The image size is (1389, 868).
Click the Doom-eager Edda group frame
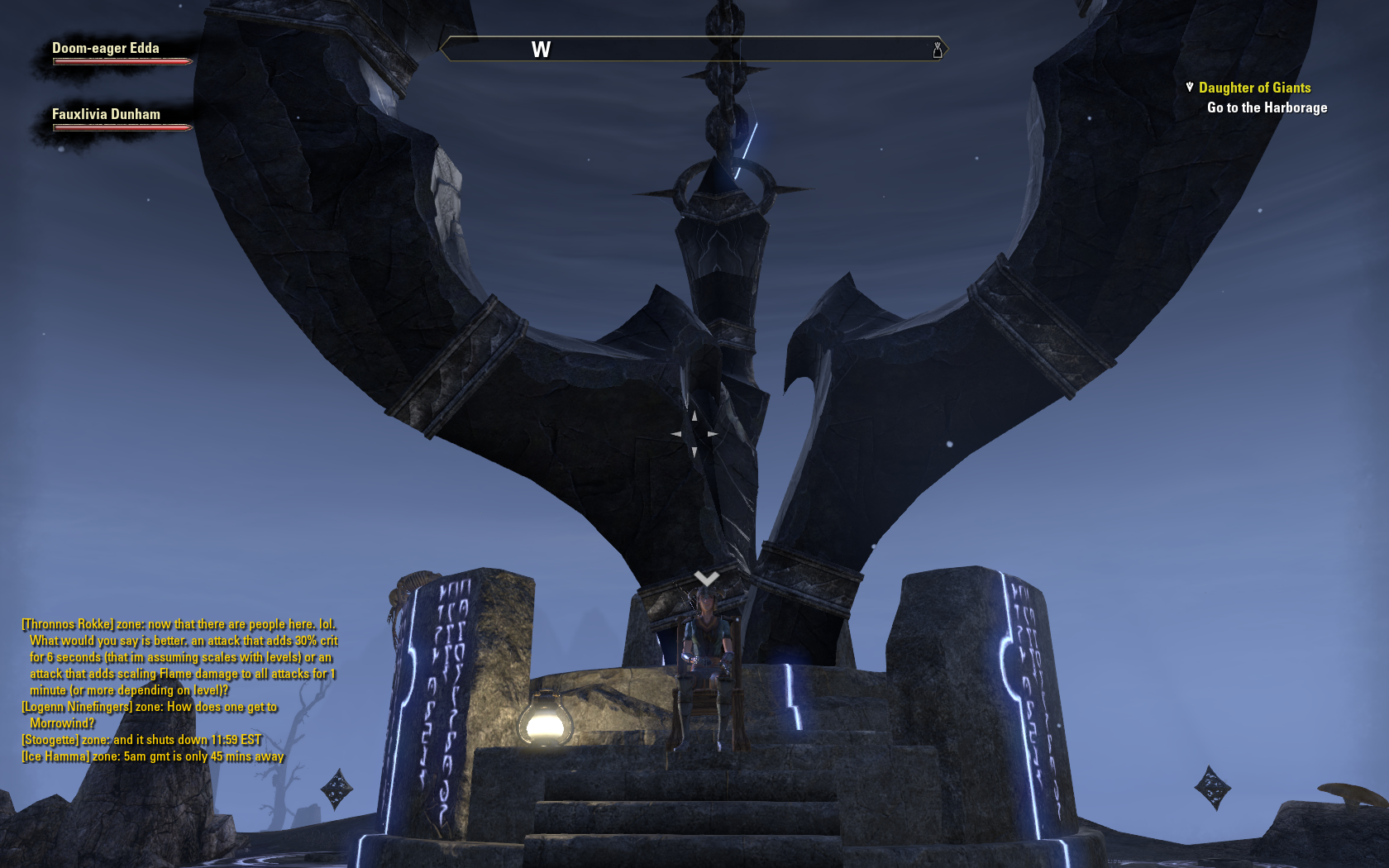[x=106, y=49]
